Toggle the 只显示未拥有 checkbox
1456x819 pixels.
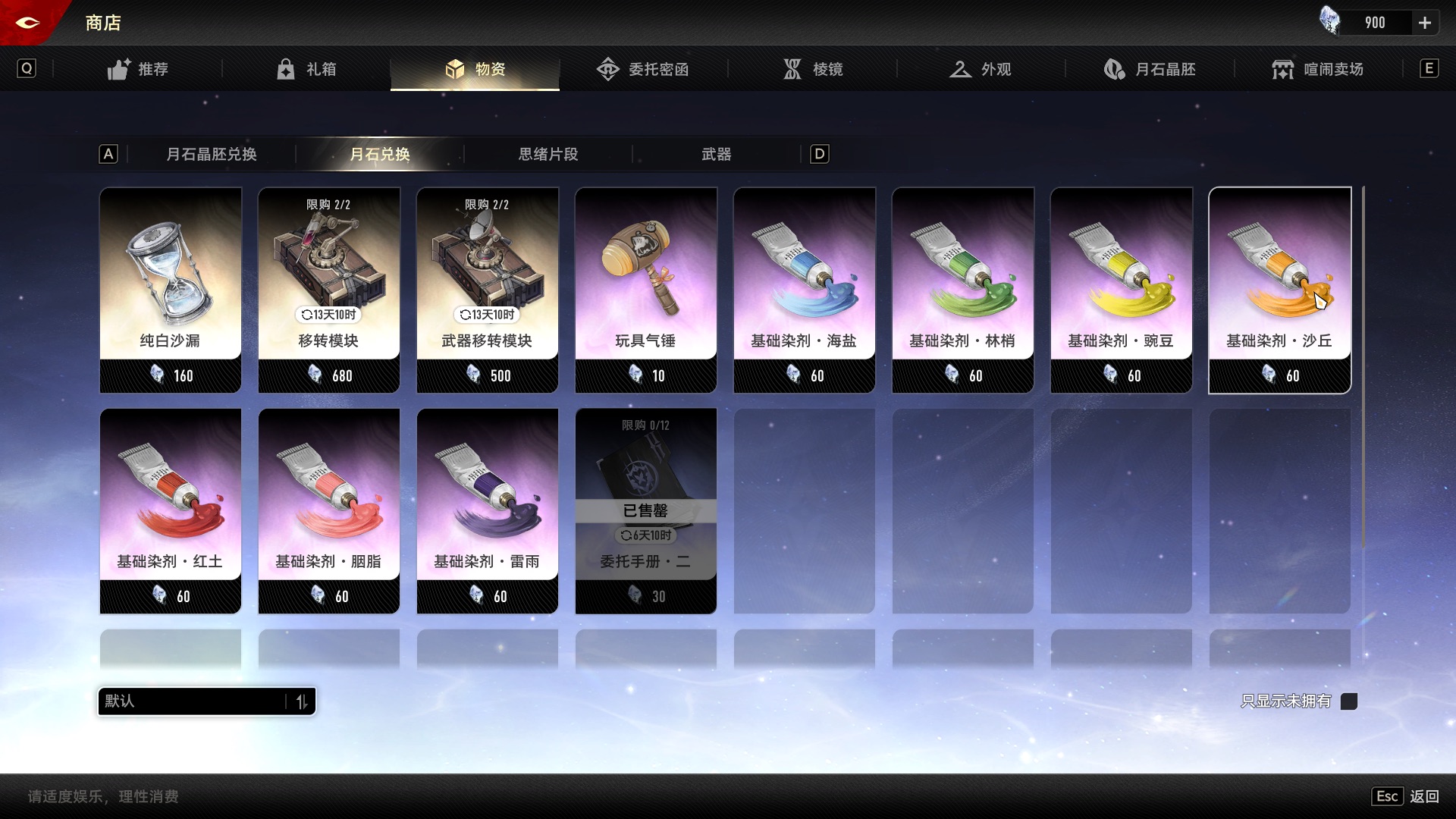tap(1349, 701)
